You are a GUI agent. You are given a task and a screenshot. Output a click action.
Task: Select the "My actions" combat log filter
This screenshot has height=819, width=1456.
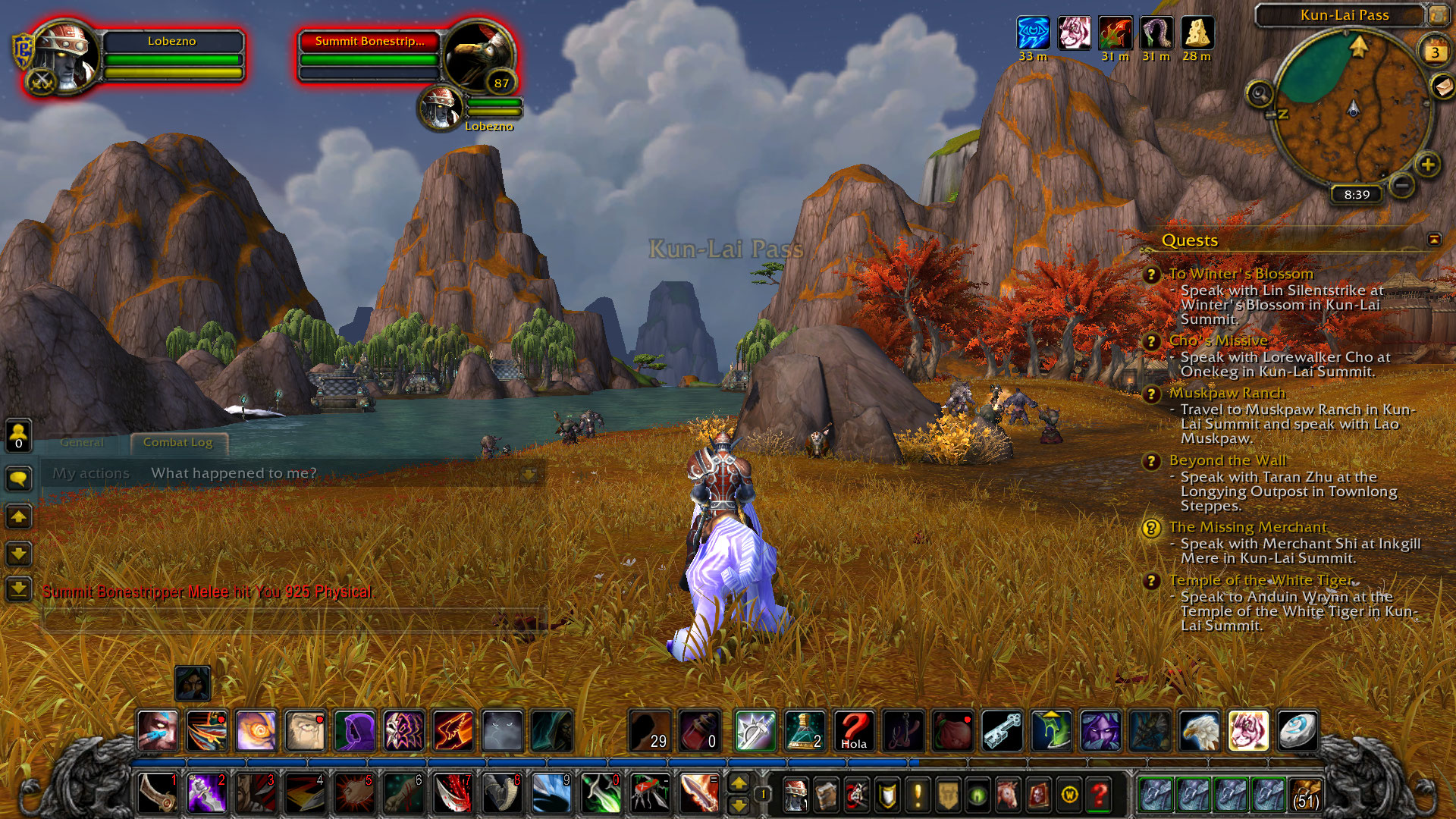pyautogui.click(x=91, y=473)
